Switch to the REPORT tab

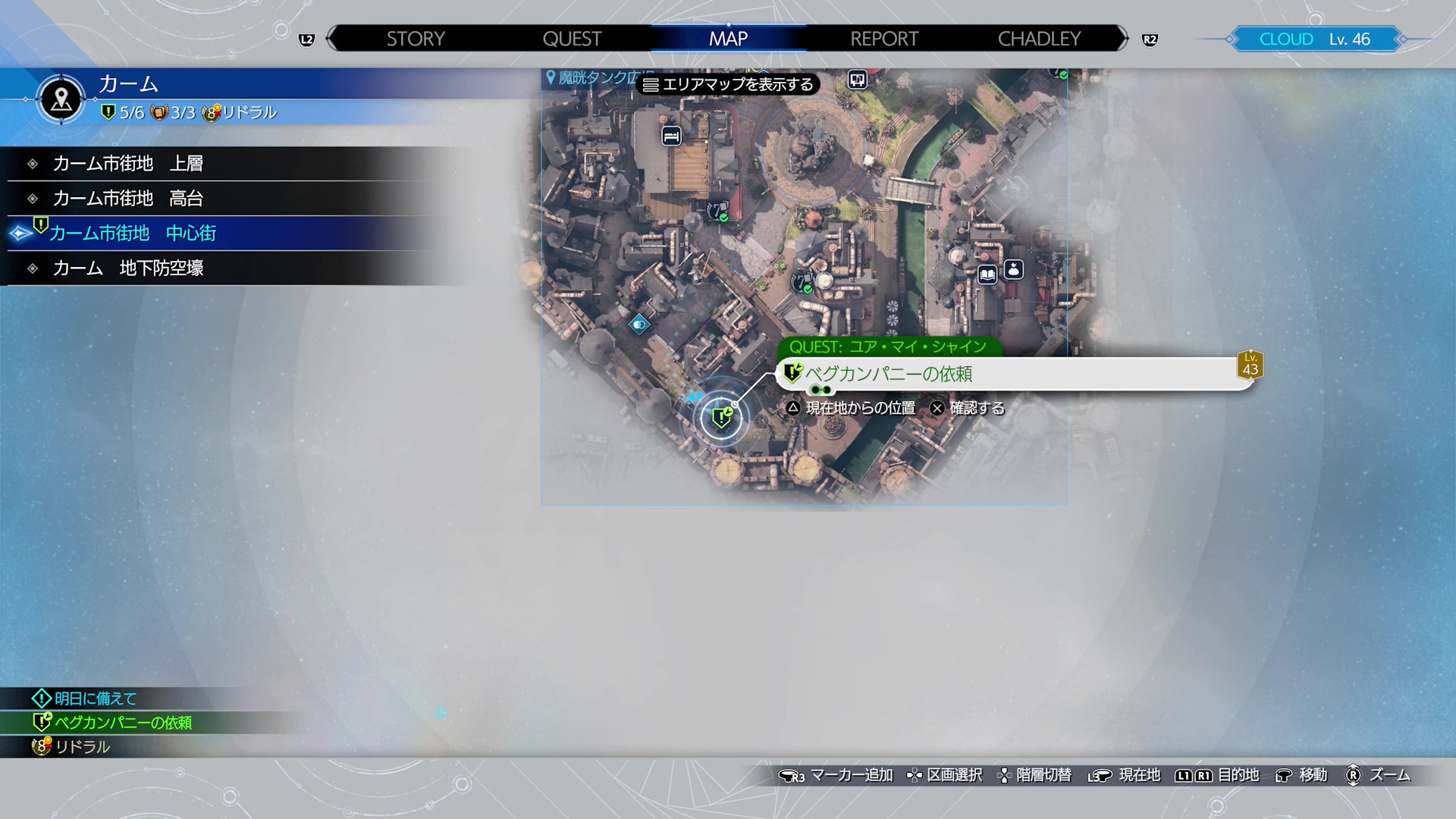(884, 39)
